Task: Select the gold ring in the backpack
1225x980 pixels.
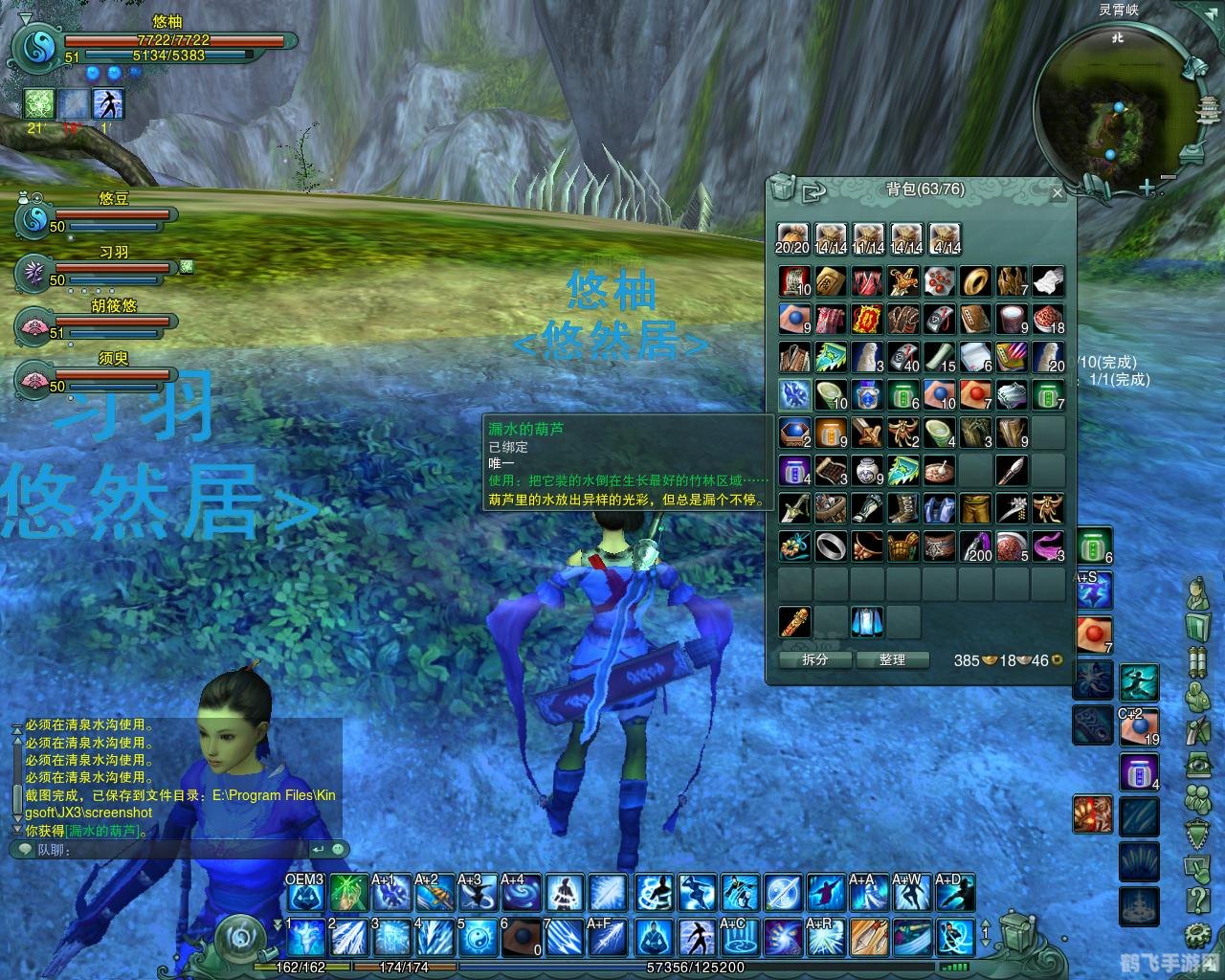Action: (975, 281)
